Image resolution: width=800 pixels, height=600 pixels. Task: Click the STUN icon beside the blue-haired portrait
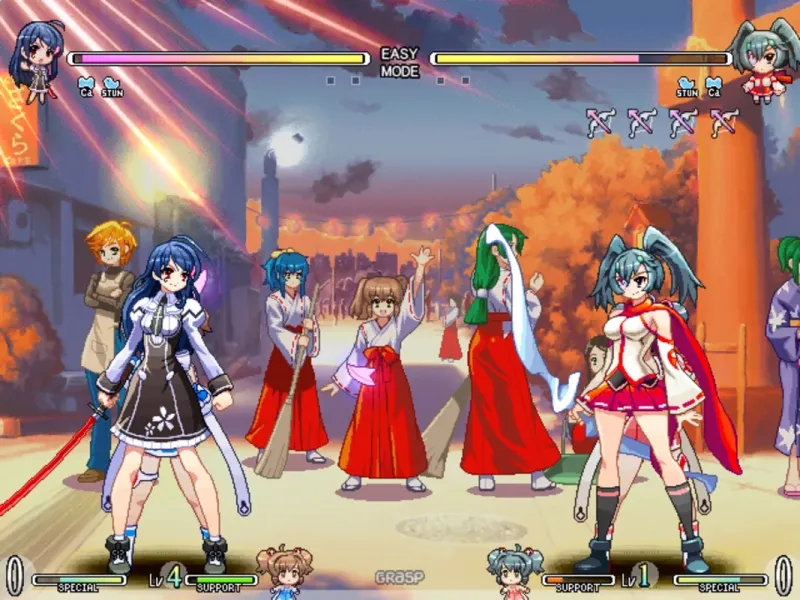[111, 85]
